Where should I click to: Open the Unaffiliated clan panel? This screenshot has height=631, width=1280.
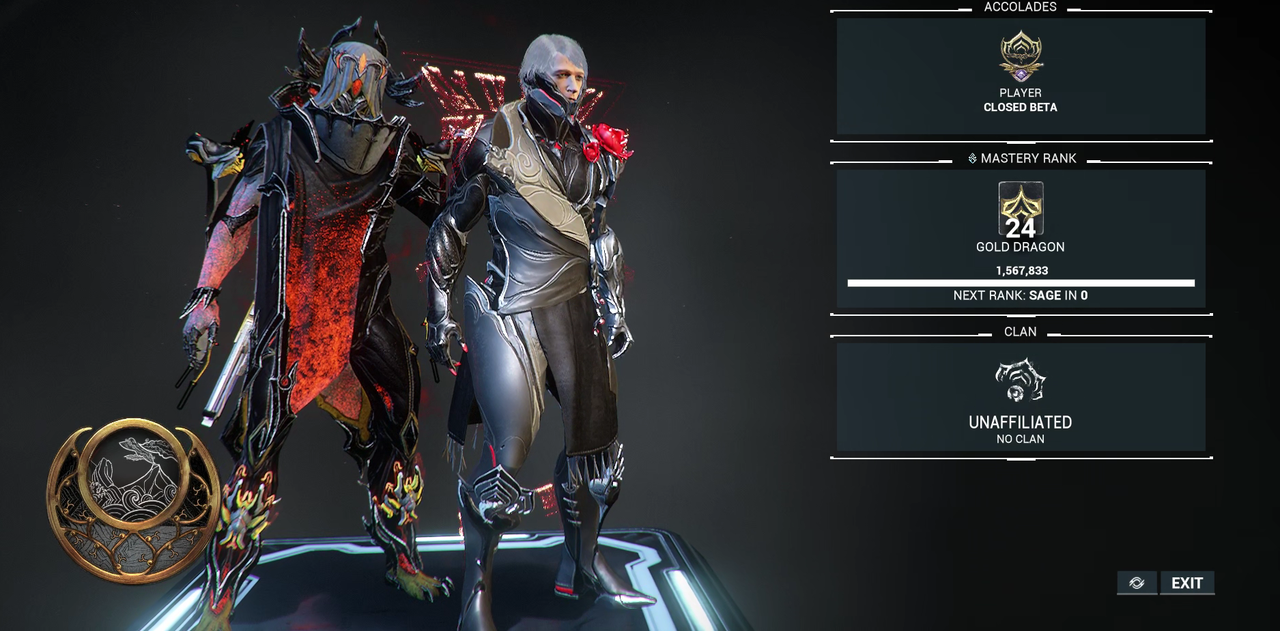click(x=1020, y=397)
